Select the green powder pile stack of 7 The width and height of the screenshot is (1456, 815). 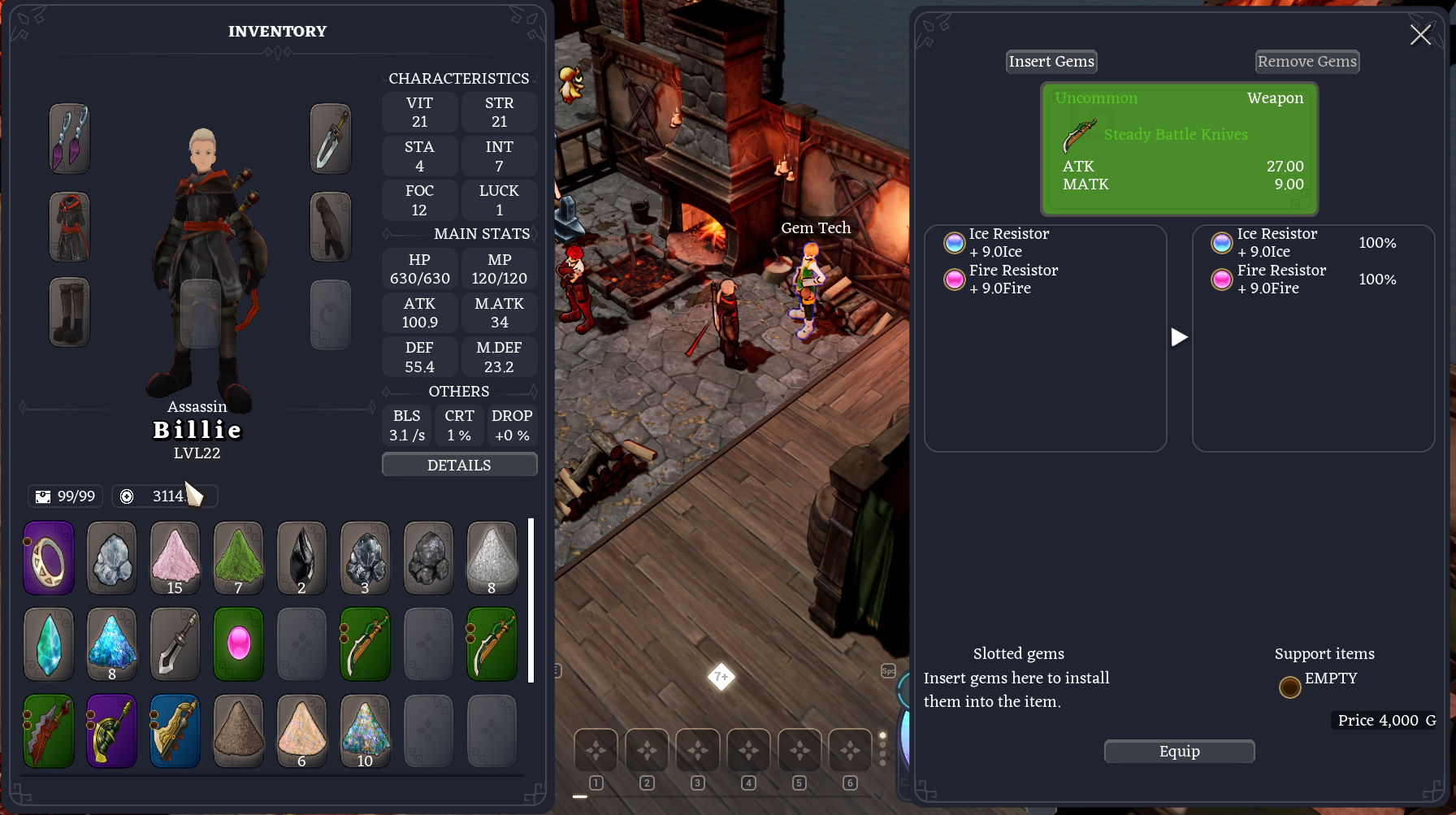(238, 559)
